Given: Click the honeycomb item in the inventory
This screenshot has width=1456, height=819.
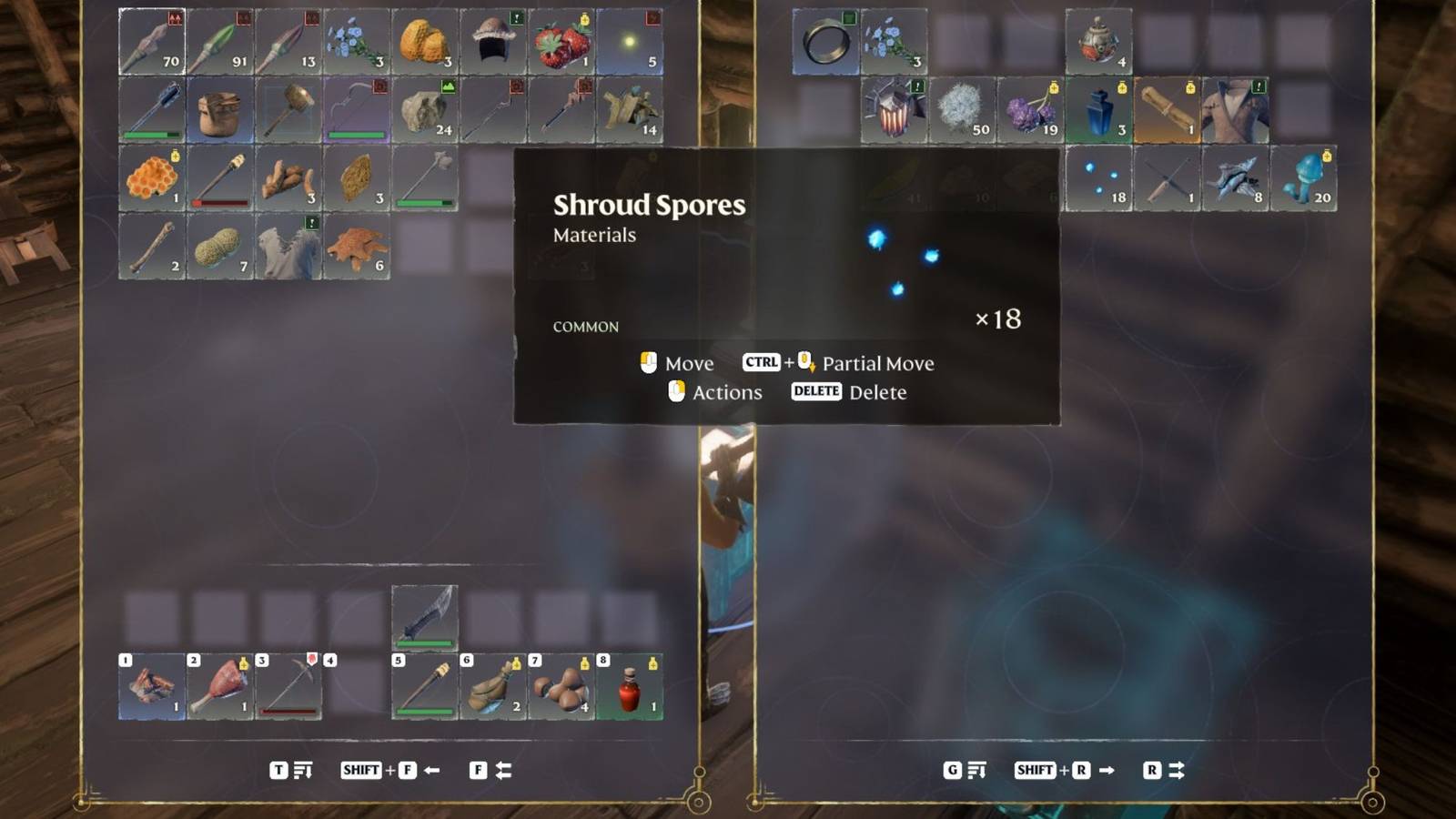Looking at the screenshot, I should pyautogui.click(x=151, y=177).
